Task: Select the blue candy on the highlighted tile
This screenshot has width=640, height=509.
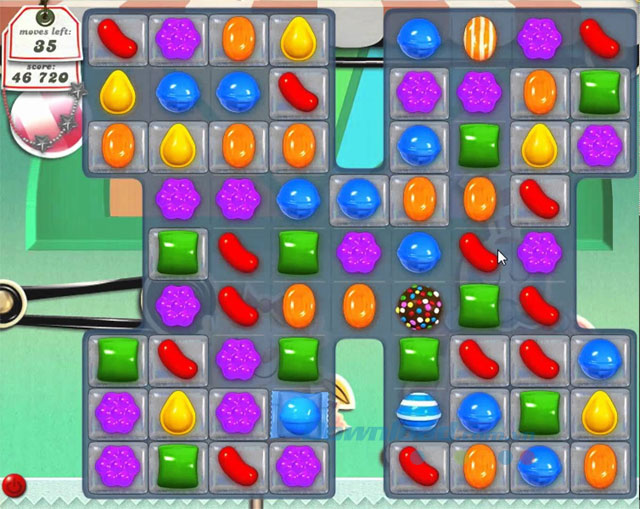Action: tap(298, 411)
